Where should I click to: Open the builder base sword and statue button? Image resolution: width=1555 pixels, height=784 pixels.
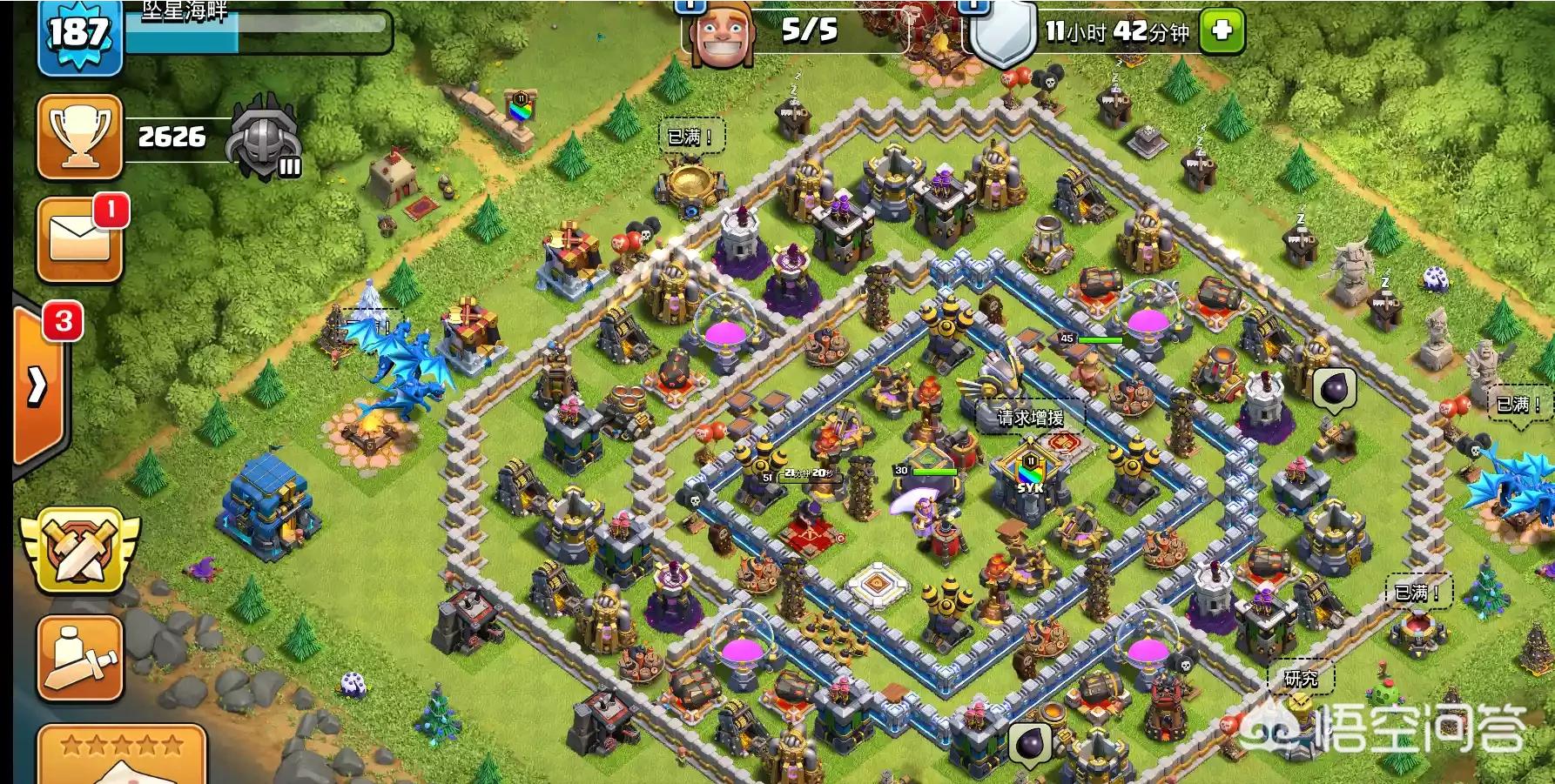coord(79,659)
